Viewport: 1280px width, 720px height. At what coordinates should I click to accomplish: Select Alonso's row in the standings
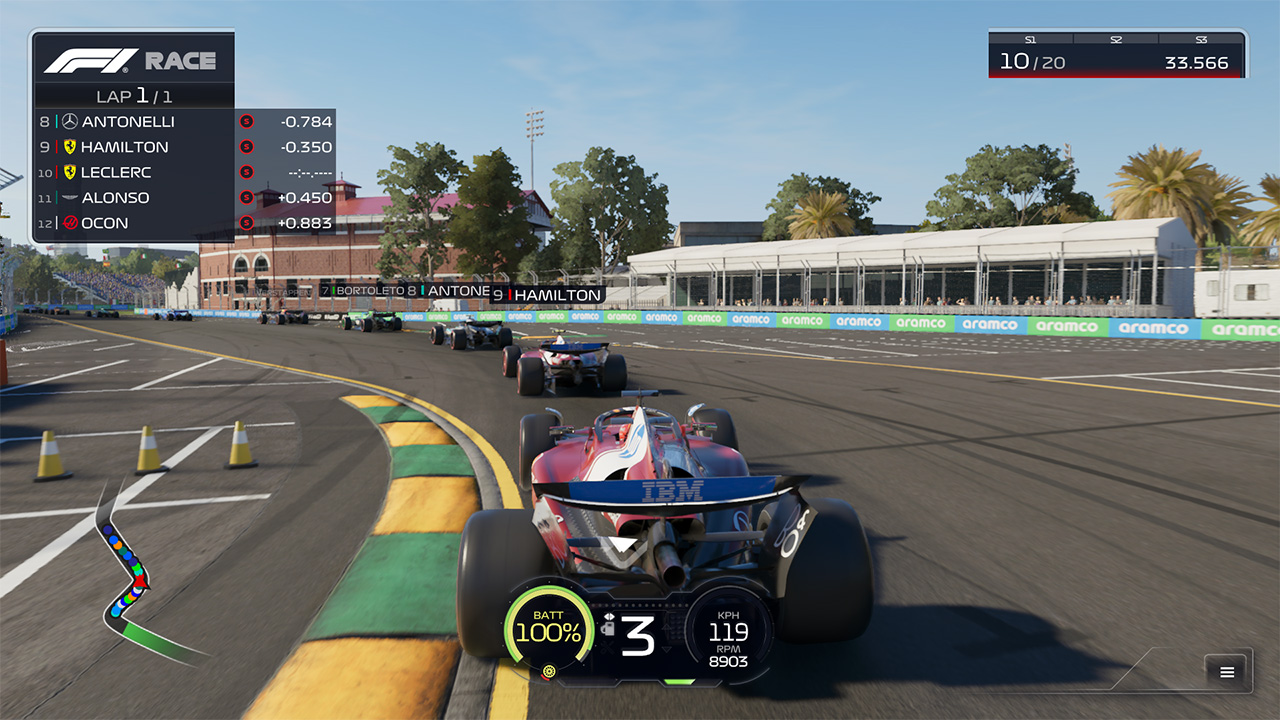(x=184, y=198)
